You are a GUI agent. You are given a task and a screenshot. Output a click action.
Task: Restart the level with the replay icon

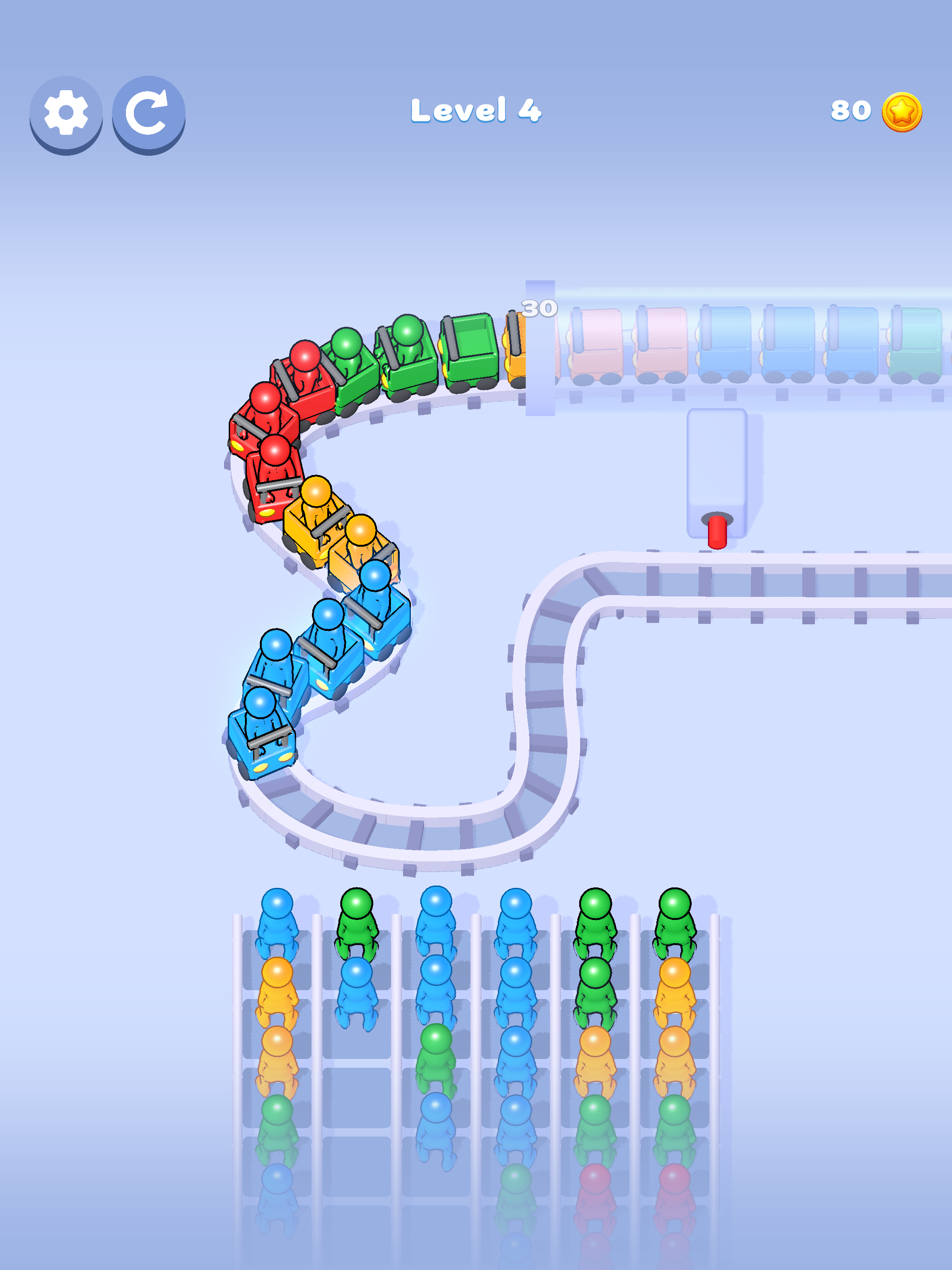click(147, 113)
